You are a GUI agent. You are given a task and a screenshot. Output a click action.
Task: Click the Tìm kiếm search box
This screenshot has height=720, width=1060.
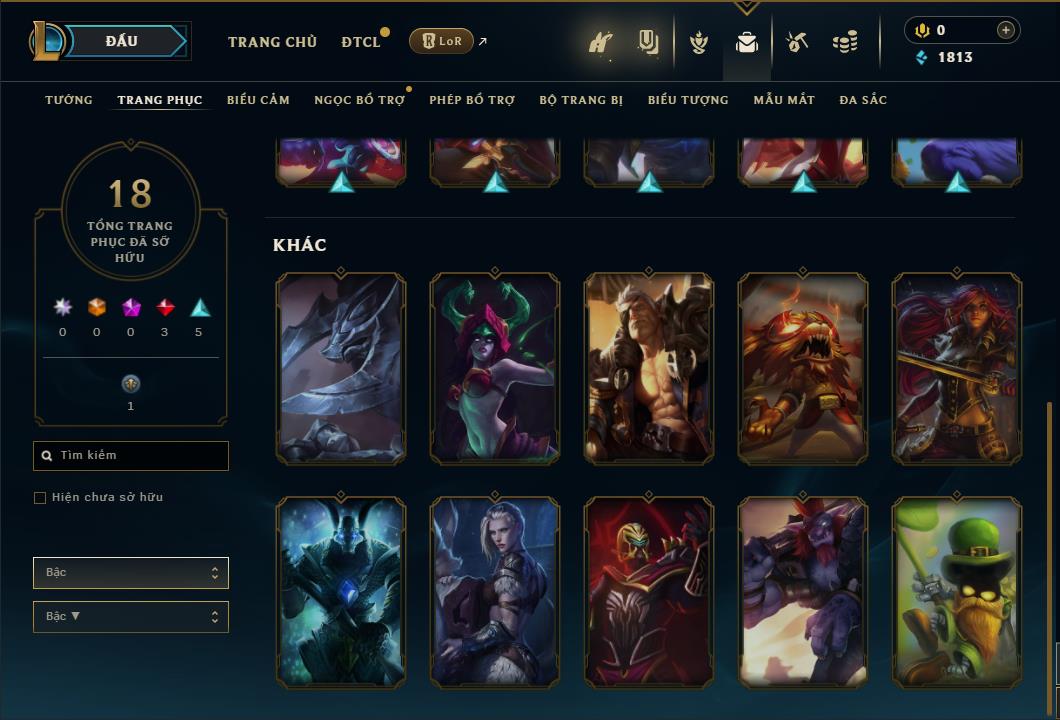click(131, 456)
